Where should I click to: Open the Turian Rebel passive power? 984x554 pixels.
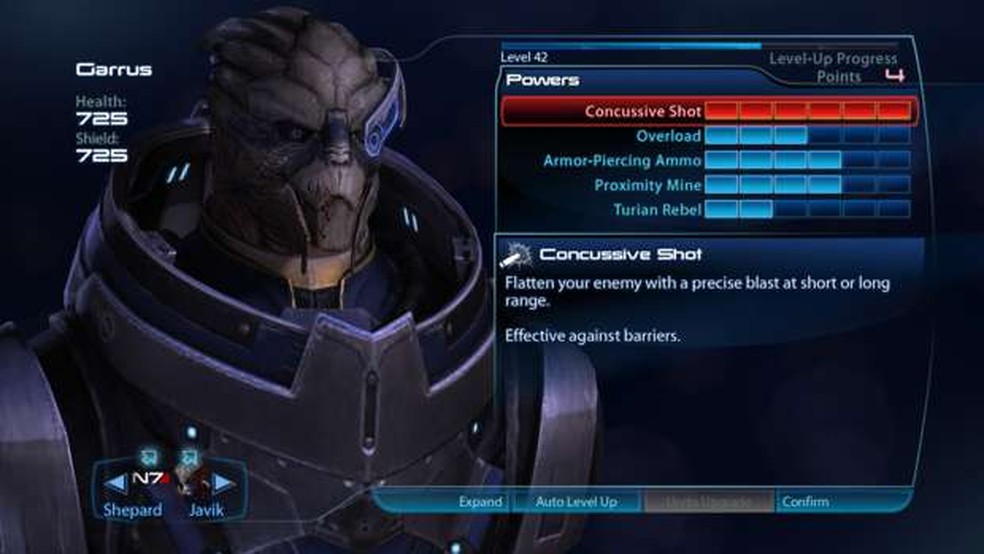706,209
